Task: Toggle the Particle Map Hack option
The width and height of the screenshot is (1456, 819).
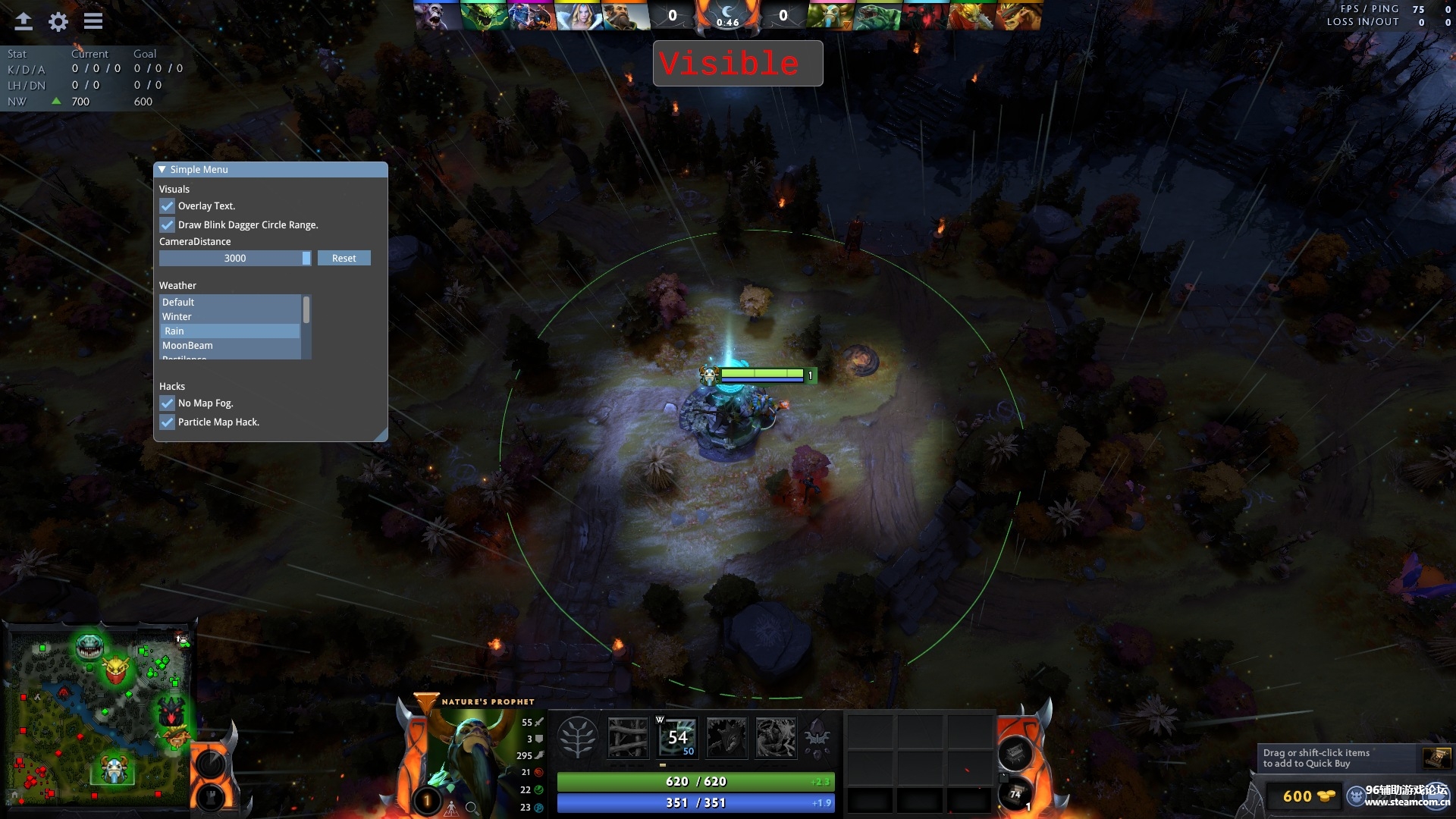Action: 167,422
